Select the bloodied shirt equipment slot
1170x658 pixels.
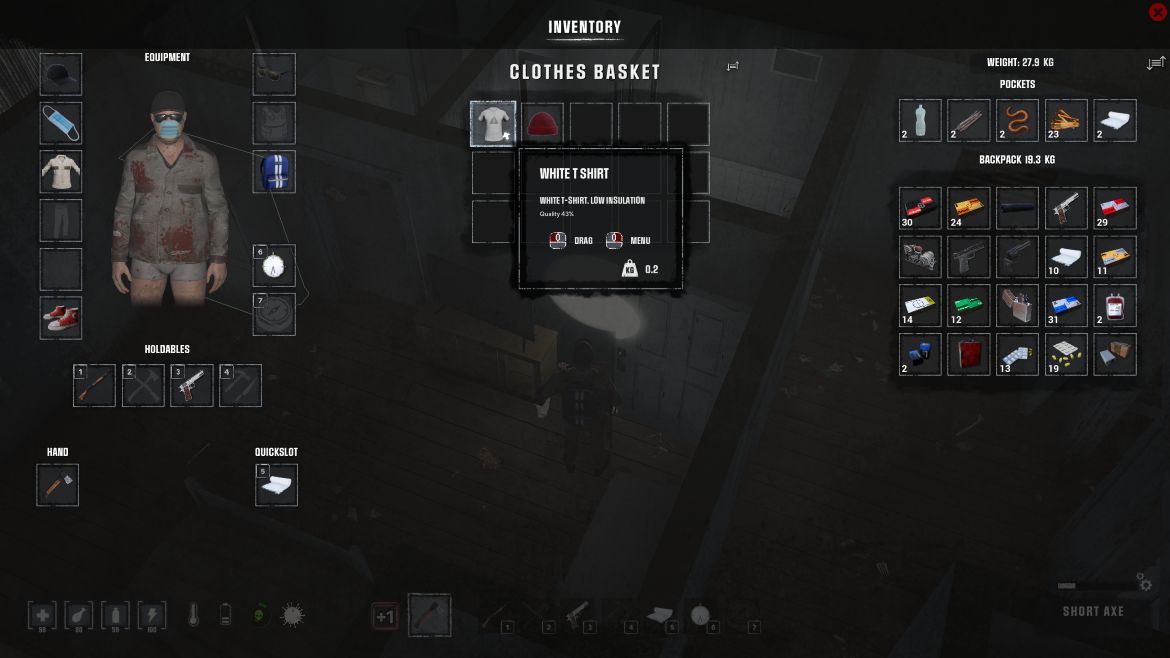click(61, 171)
